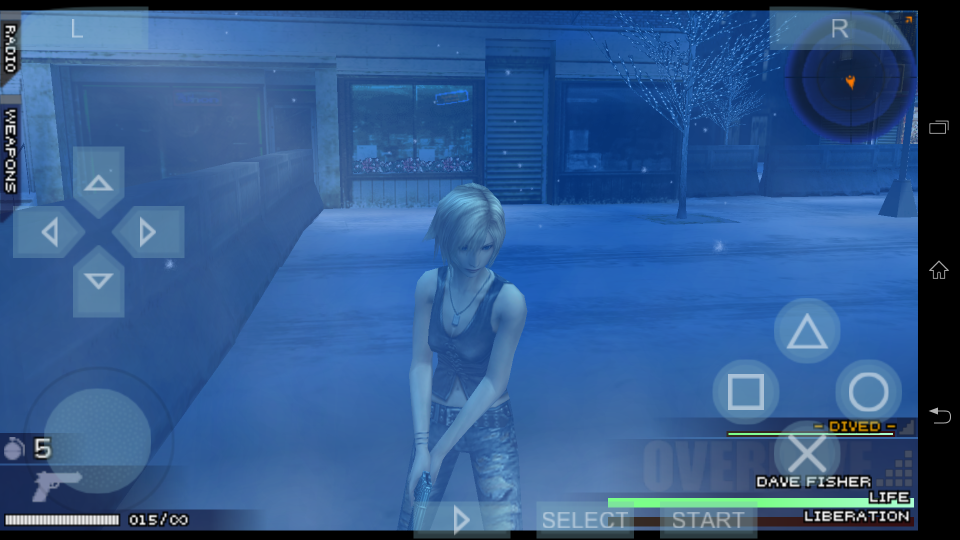960x540 pixels.
Task: Tap the Android back button
Action: tap(938, 415)
